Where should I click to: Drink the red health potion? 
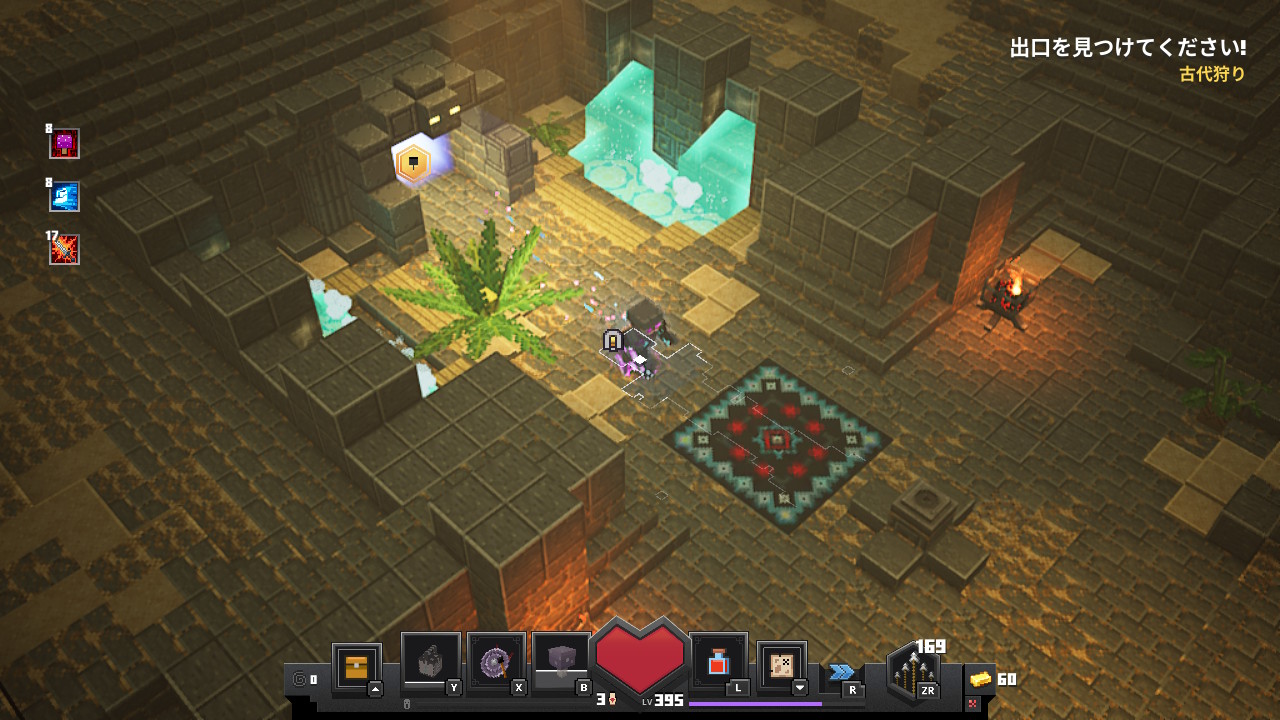(x=718, y=661)
